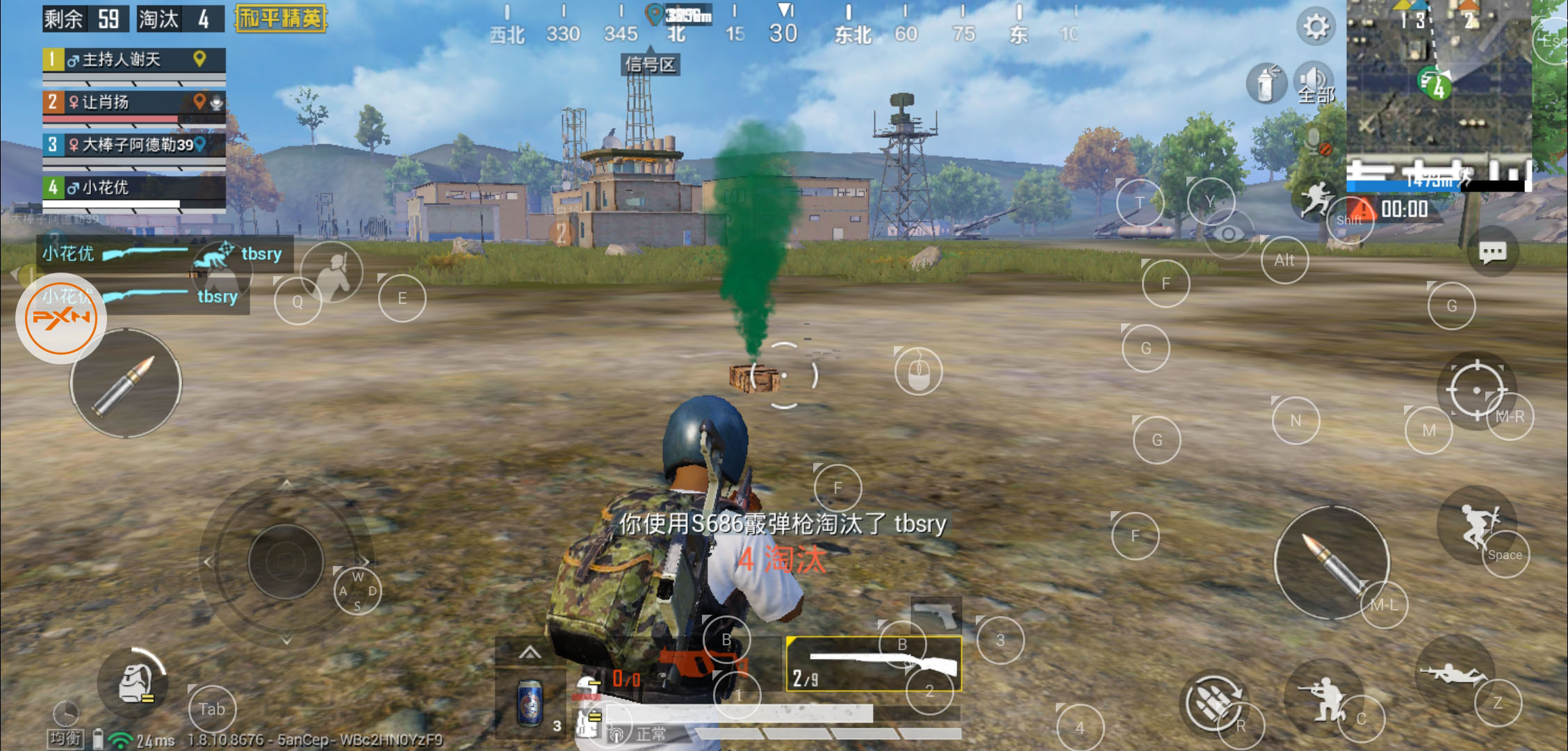The image size is (1568, 751).
Task: Go prone with the lying soldier button
Action: (1453, 673)
